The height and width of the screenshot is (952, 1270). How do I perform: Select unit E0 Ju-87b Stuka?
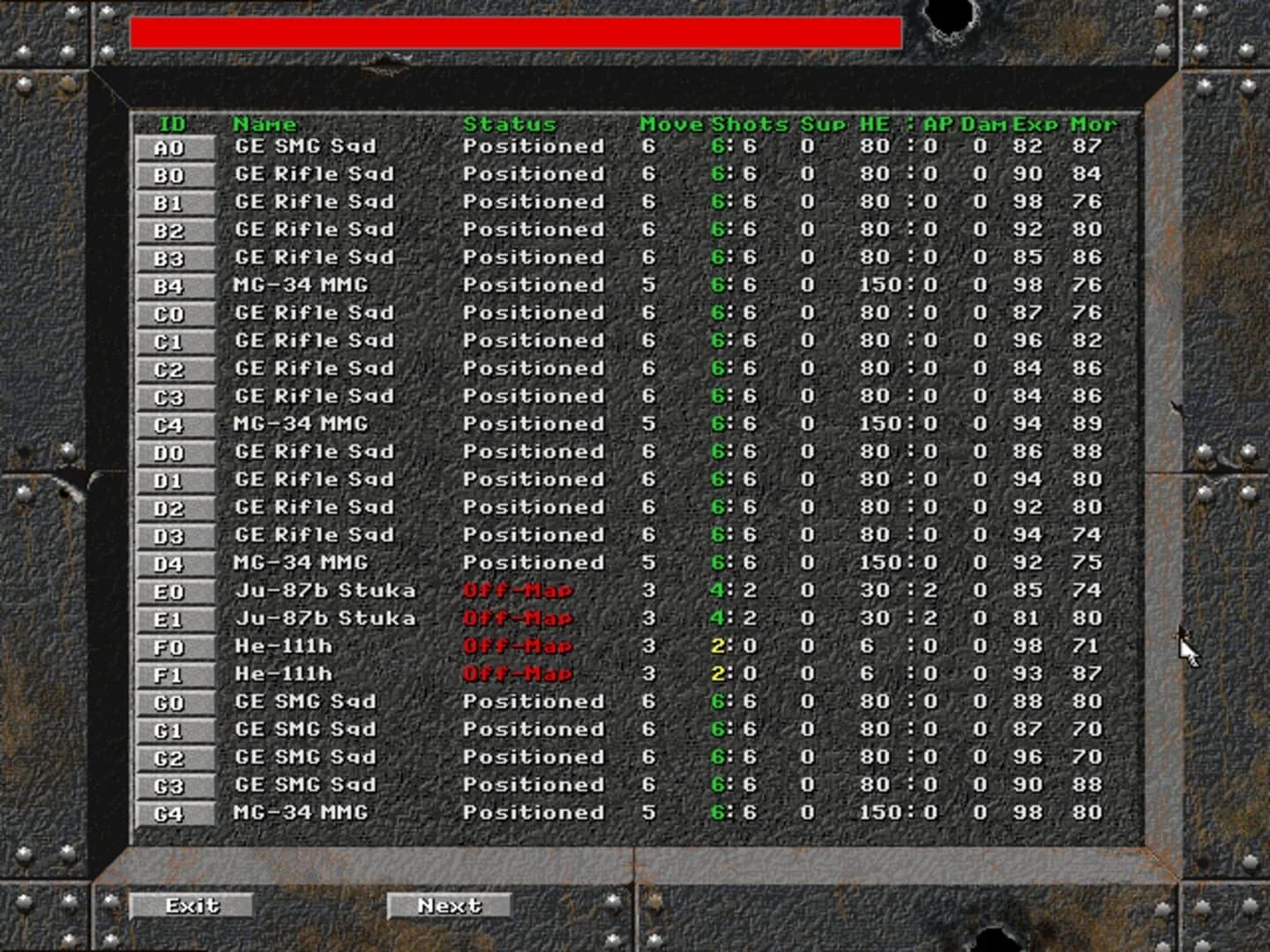174,591
